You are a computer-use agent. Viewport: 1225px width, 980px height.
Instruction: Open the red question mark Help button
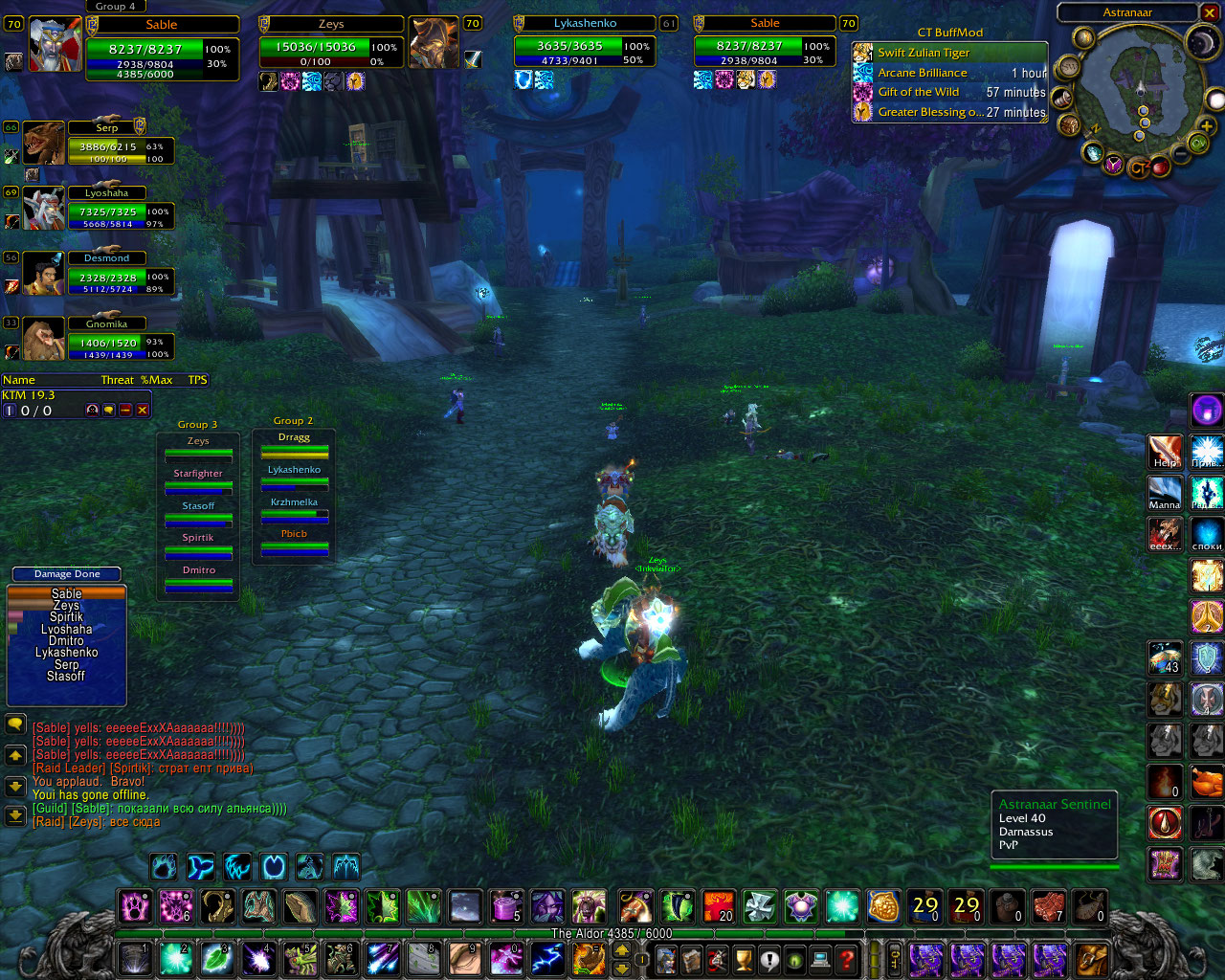[846, 958]
